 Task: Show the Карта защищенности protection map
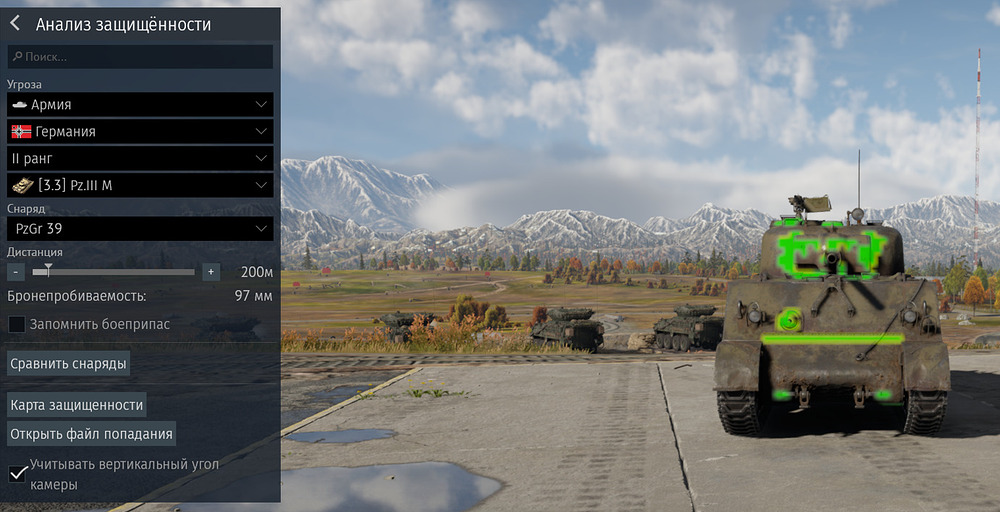(x=77, y=405)
